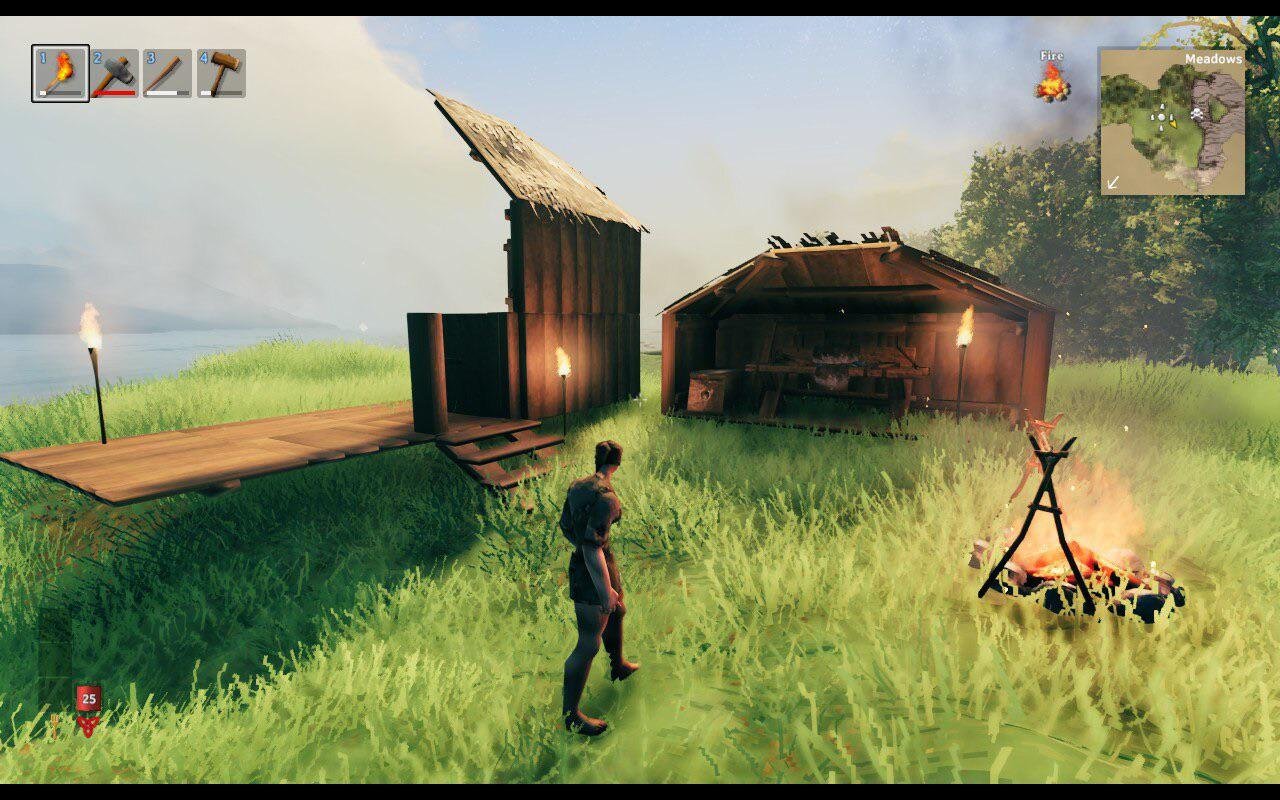Click the white player marker in the minimap center
Screen dimensions: 1280x800
[1161, 116]
